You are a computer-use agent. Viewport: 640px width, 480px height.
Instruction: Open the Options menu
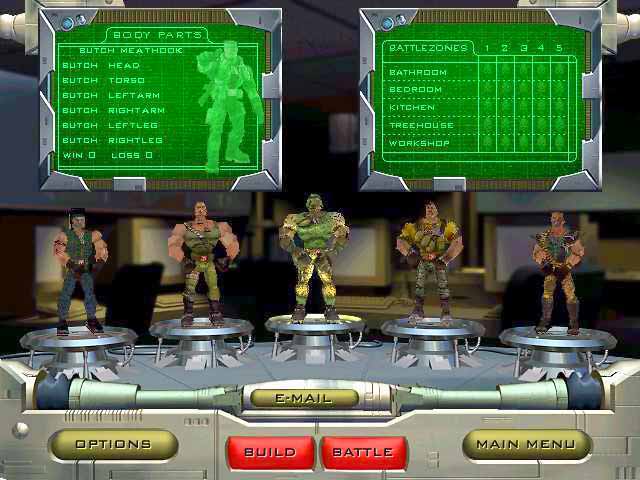(x=113, y=444)
